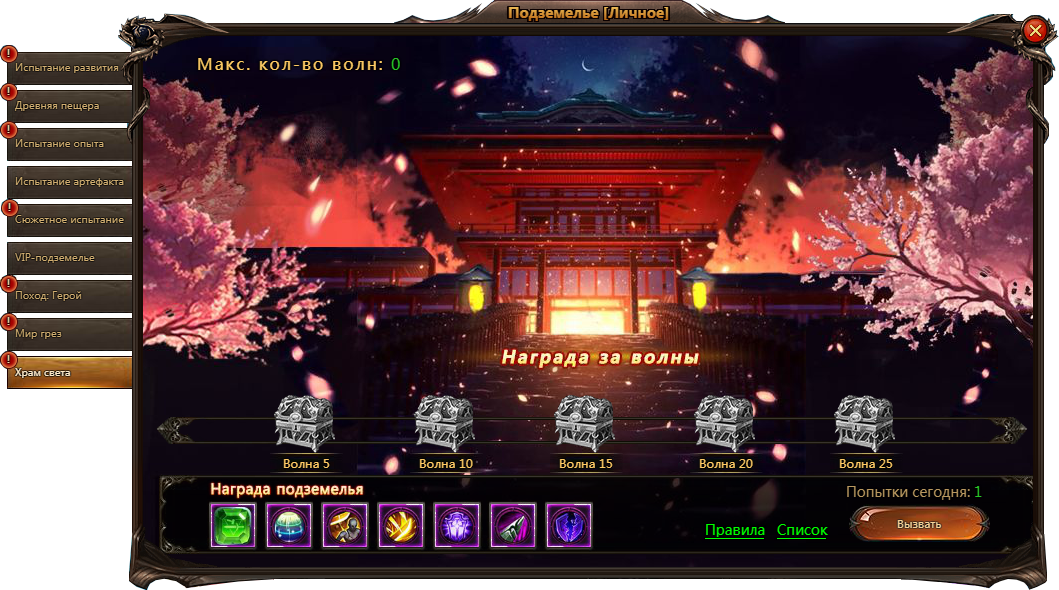Select the Храм света tab
1059x590 pixels.
tap(69, 372)
